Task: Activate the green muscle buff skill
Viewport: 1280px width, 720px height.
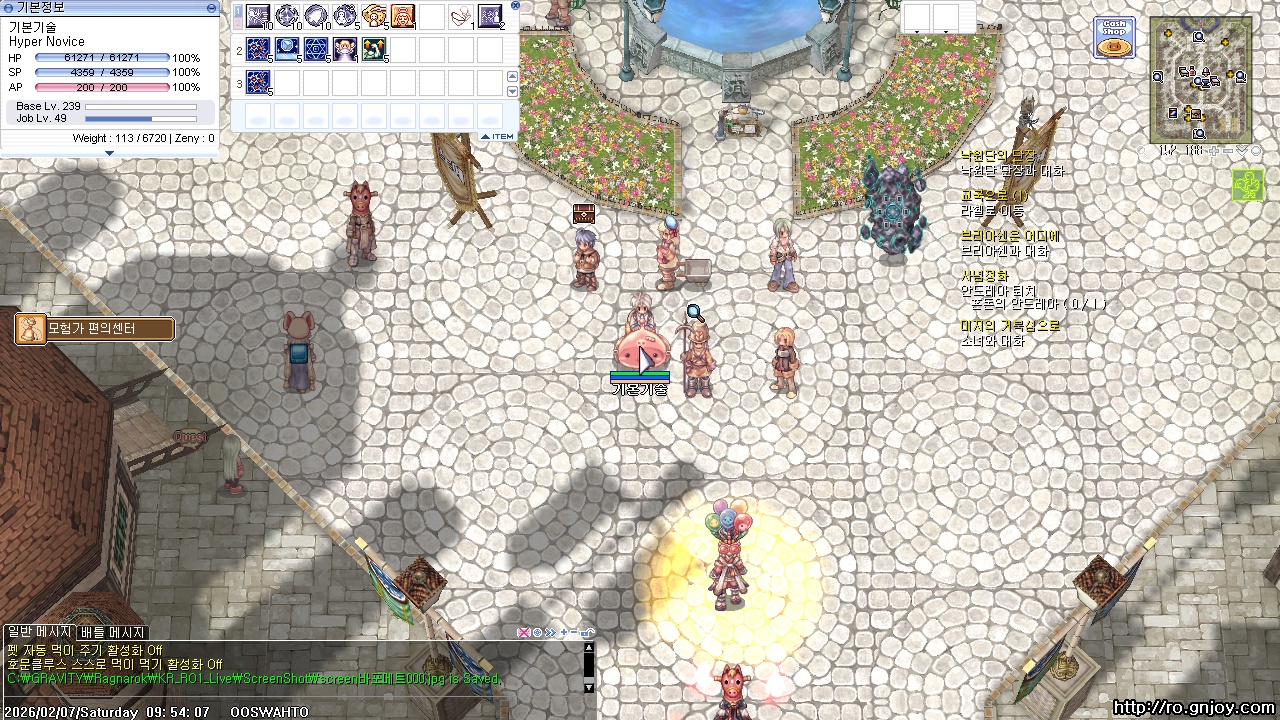Action: click(x=374, y=49)
